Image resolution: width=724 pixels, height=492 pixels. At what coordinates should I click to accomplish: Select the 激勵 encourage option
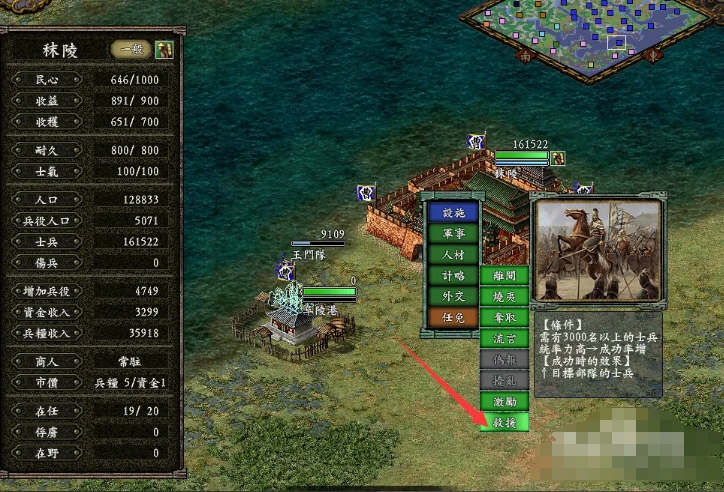point(504,401)
